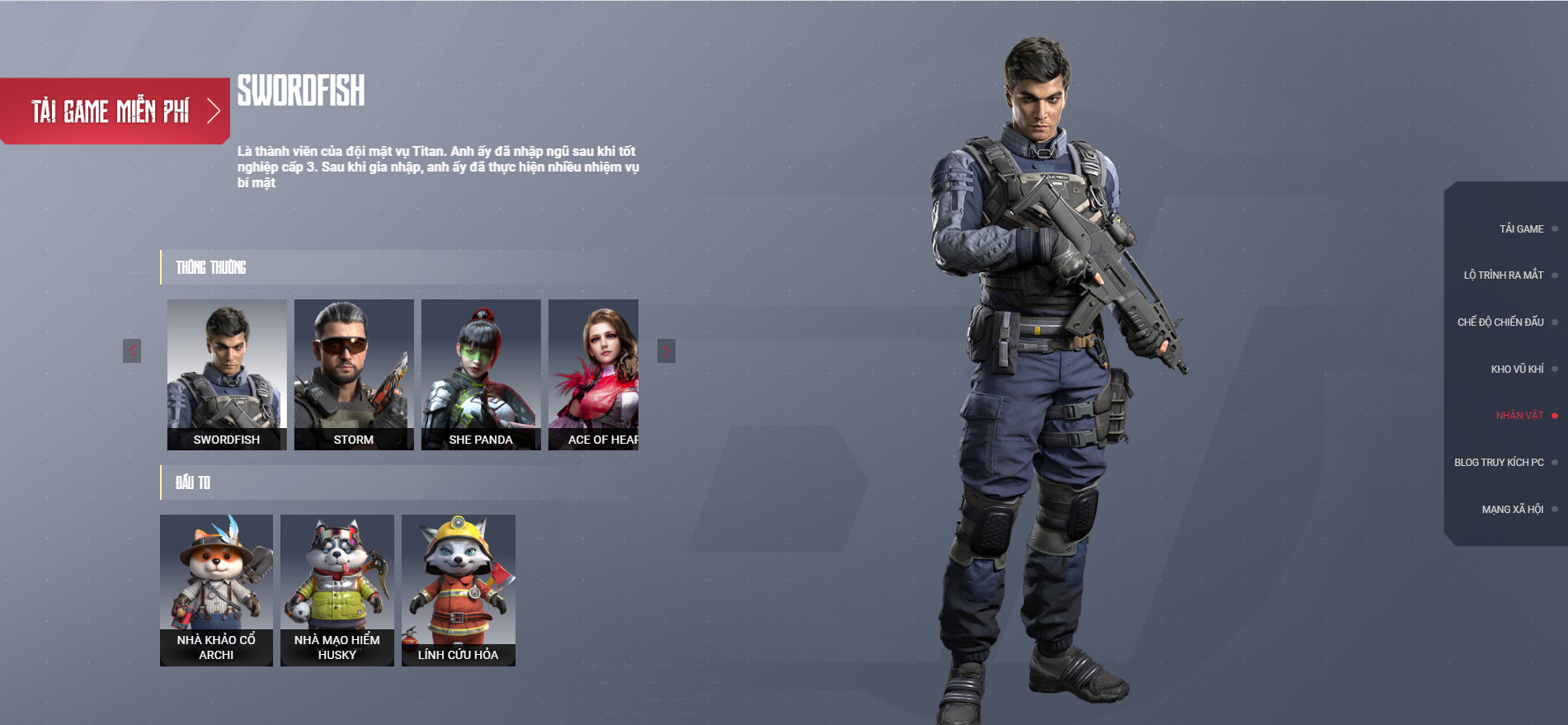This screenshot has width=1568, height=725.
Task: Click the carousel left arrow
Action: tap(132, 350)
